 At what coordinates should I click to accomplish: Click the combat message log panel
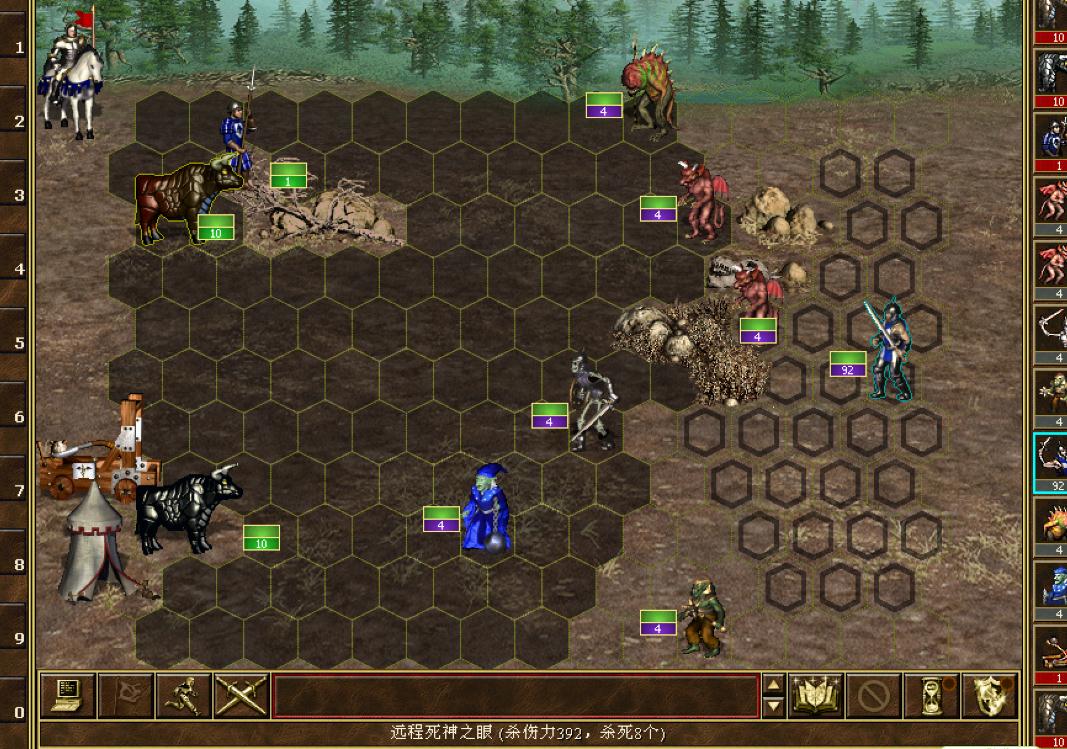click(x=515, y=695)
